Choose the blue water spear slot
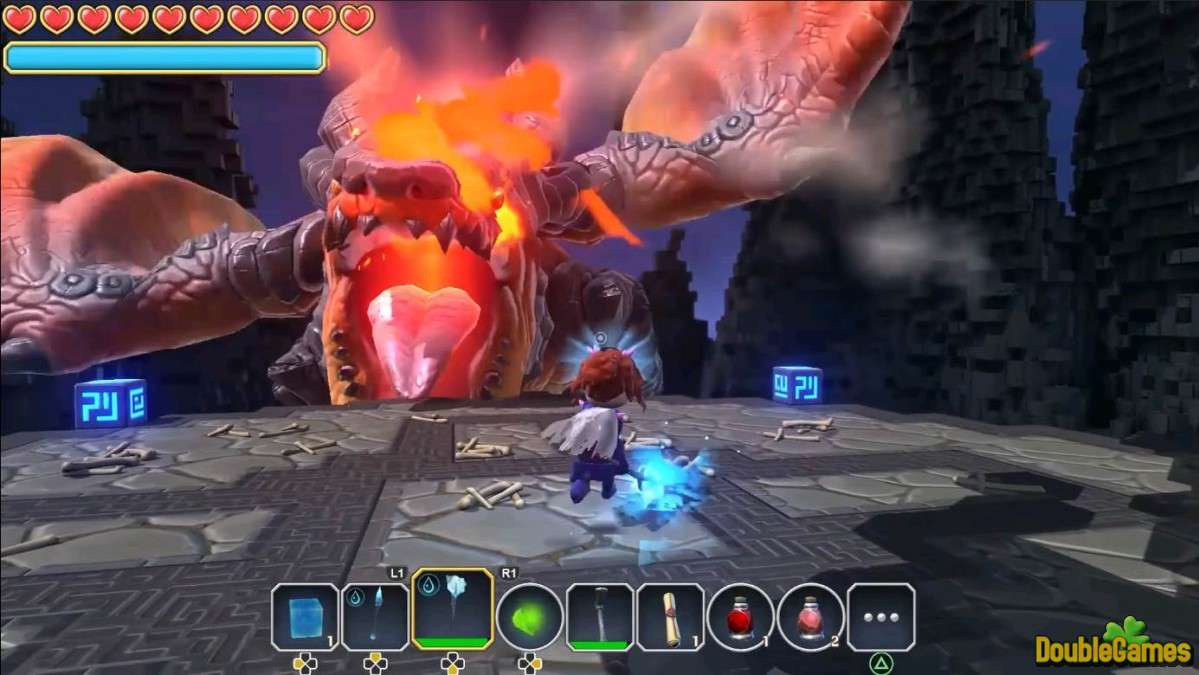 pyautogui.click(x=375, y=616)
